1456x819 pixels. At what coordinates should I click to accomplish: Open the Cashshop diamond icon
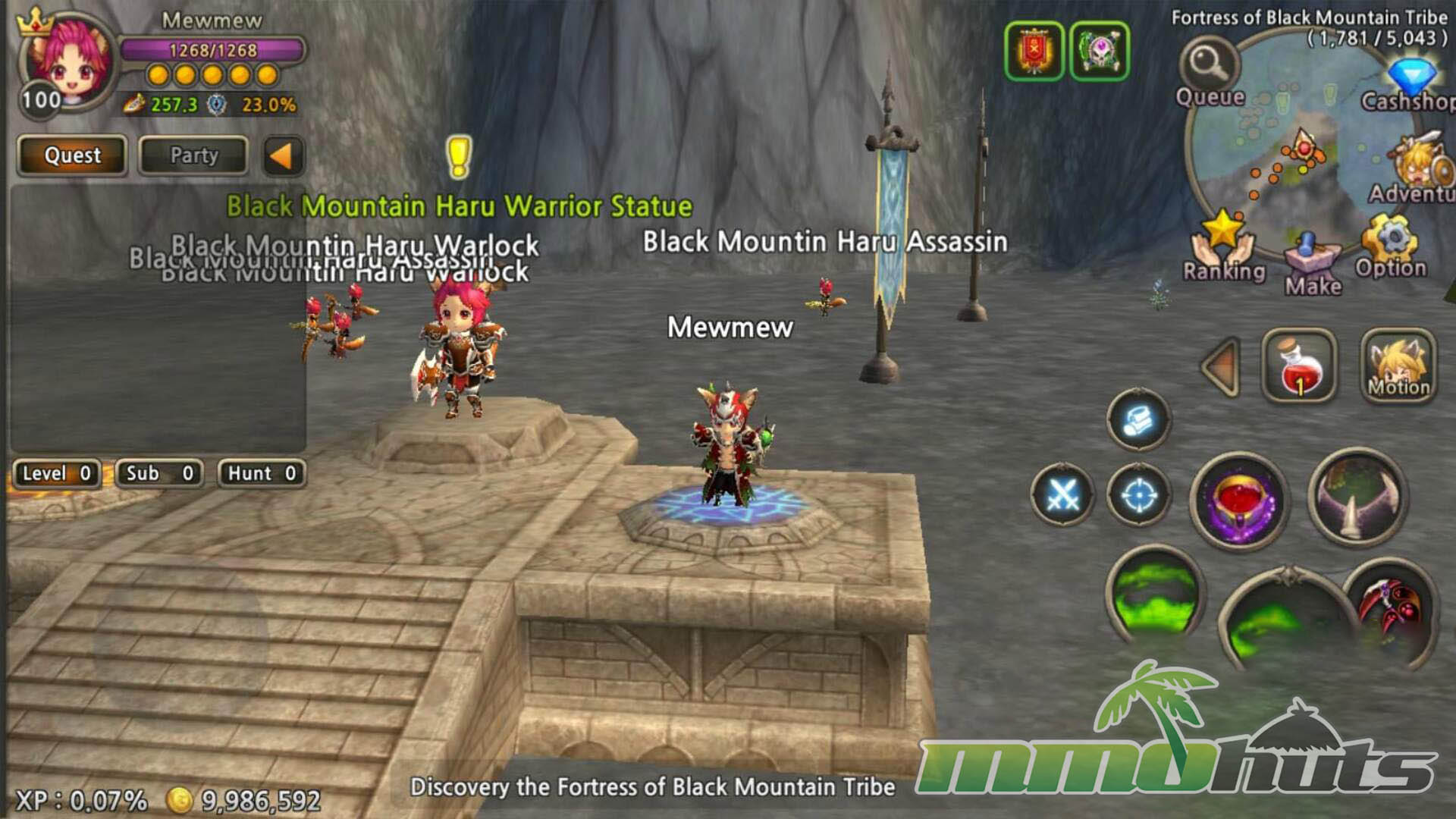[1411, 80]
